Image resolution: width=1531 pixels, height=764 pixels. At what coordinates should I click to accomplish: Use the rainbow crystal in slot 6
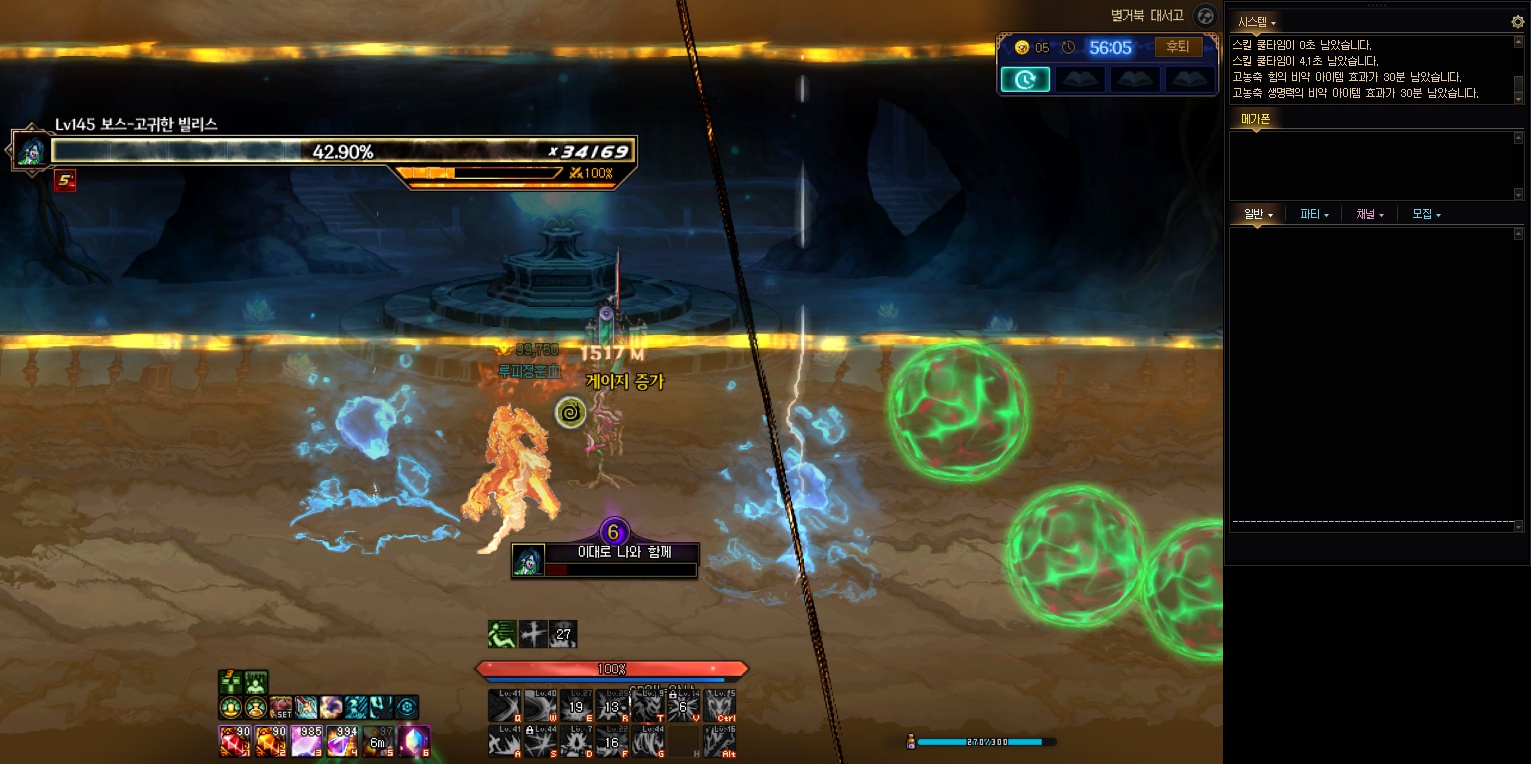point(414,741)
